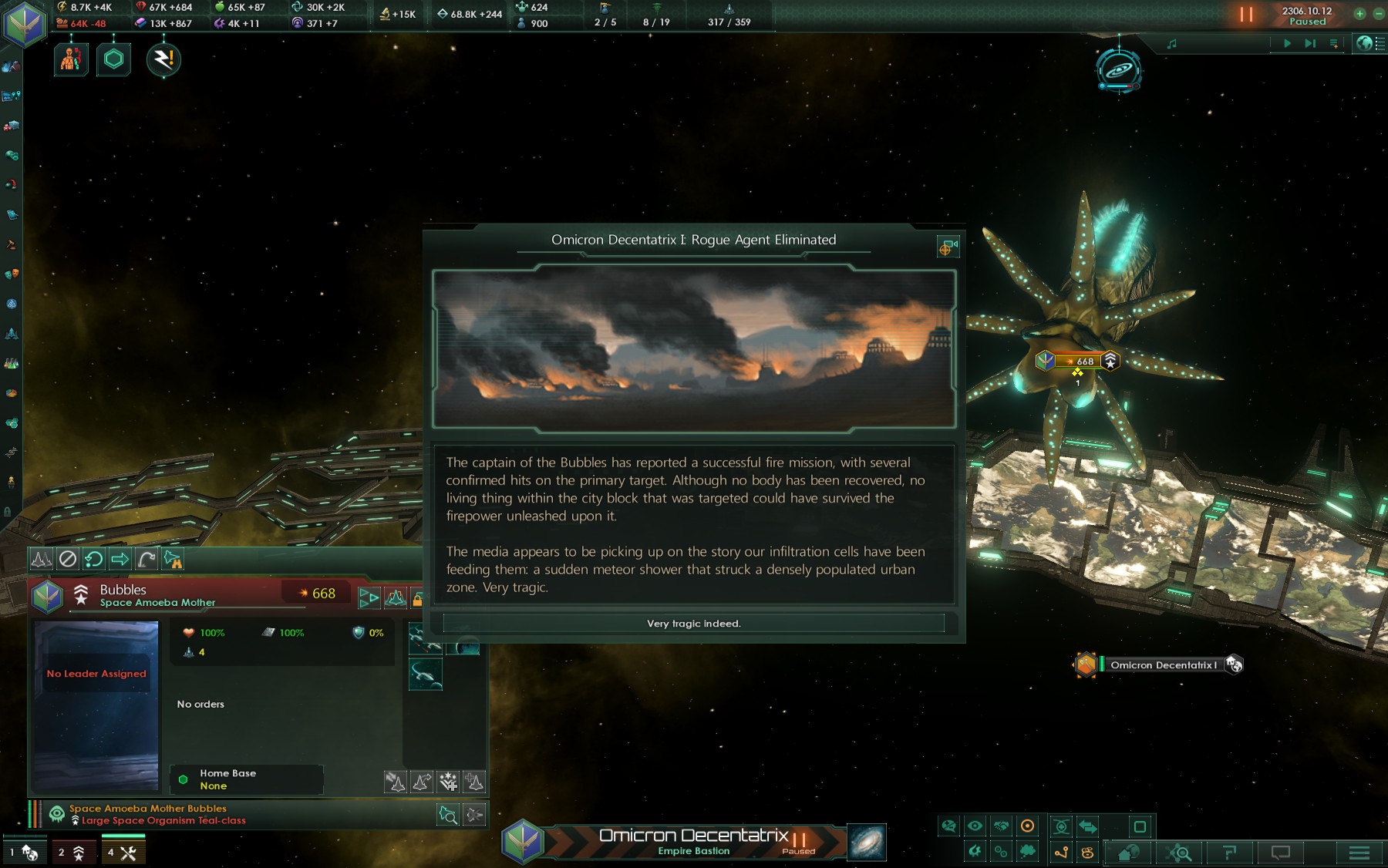This screenshot has width=1388, height=868.
Task: Skip to the next music track
Action: (1309, 44)
